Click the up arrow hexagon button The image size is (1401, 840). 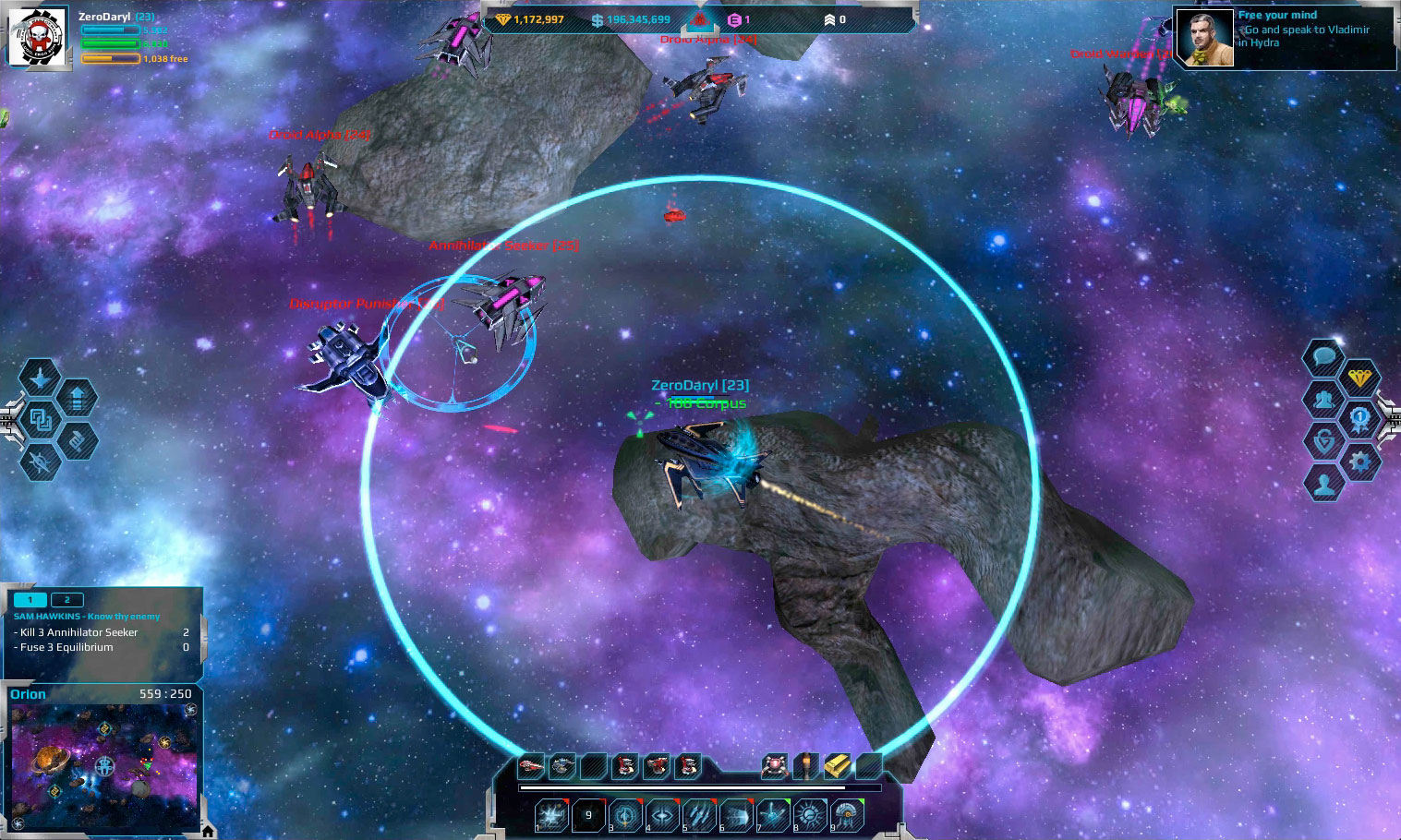[x=78, y=399]
